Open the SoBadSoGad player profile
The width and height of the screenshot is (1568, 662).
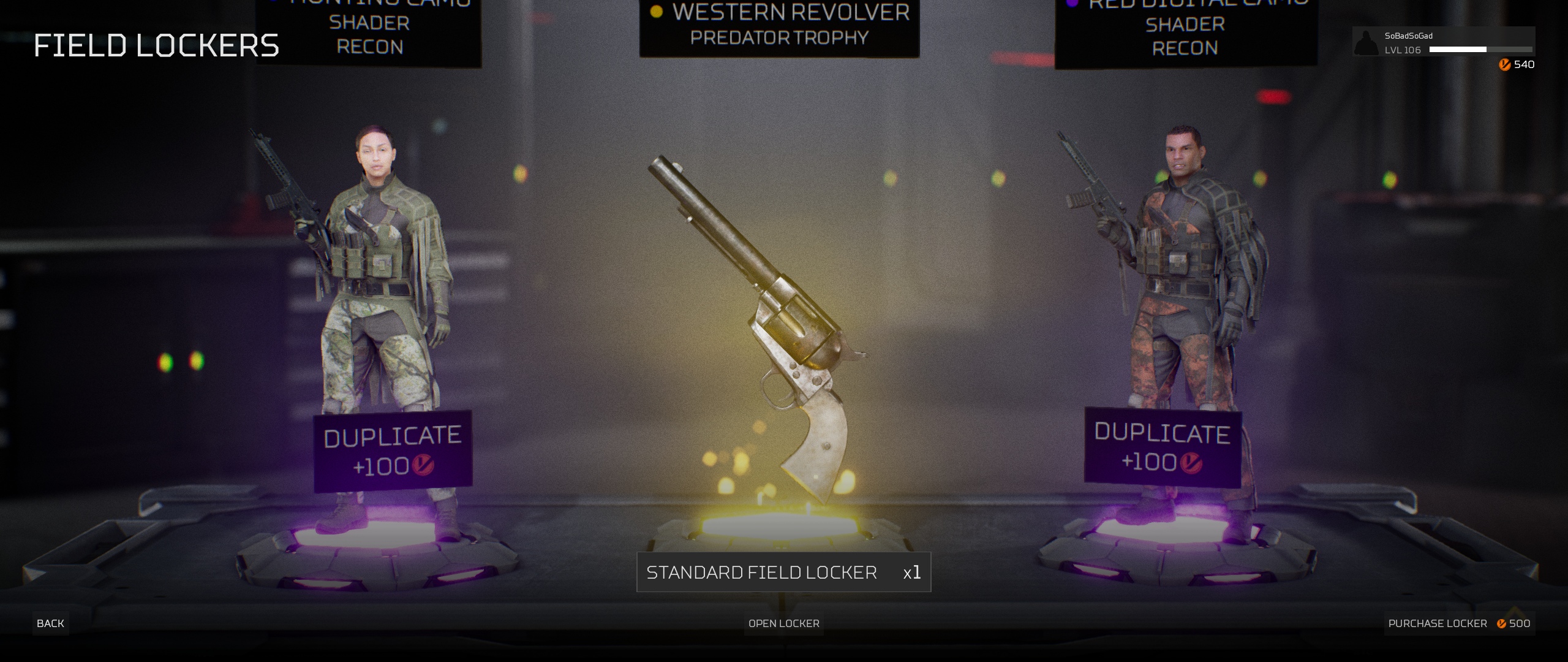(x=1442, y=42)
